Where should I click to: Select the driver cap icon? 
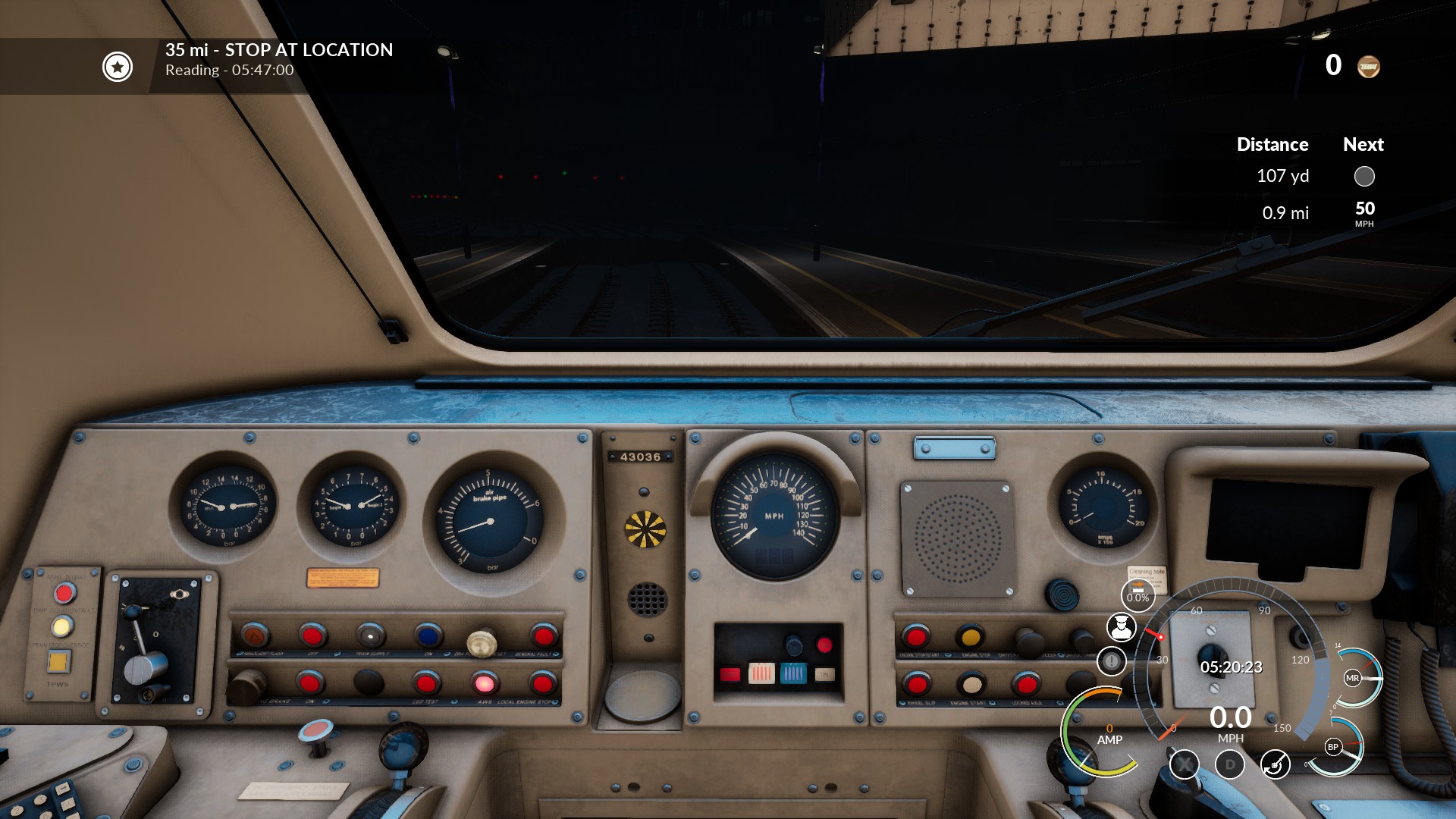(1121, 627)
